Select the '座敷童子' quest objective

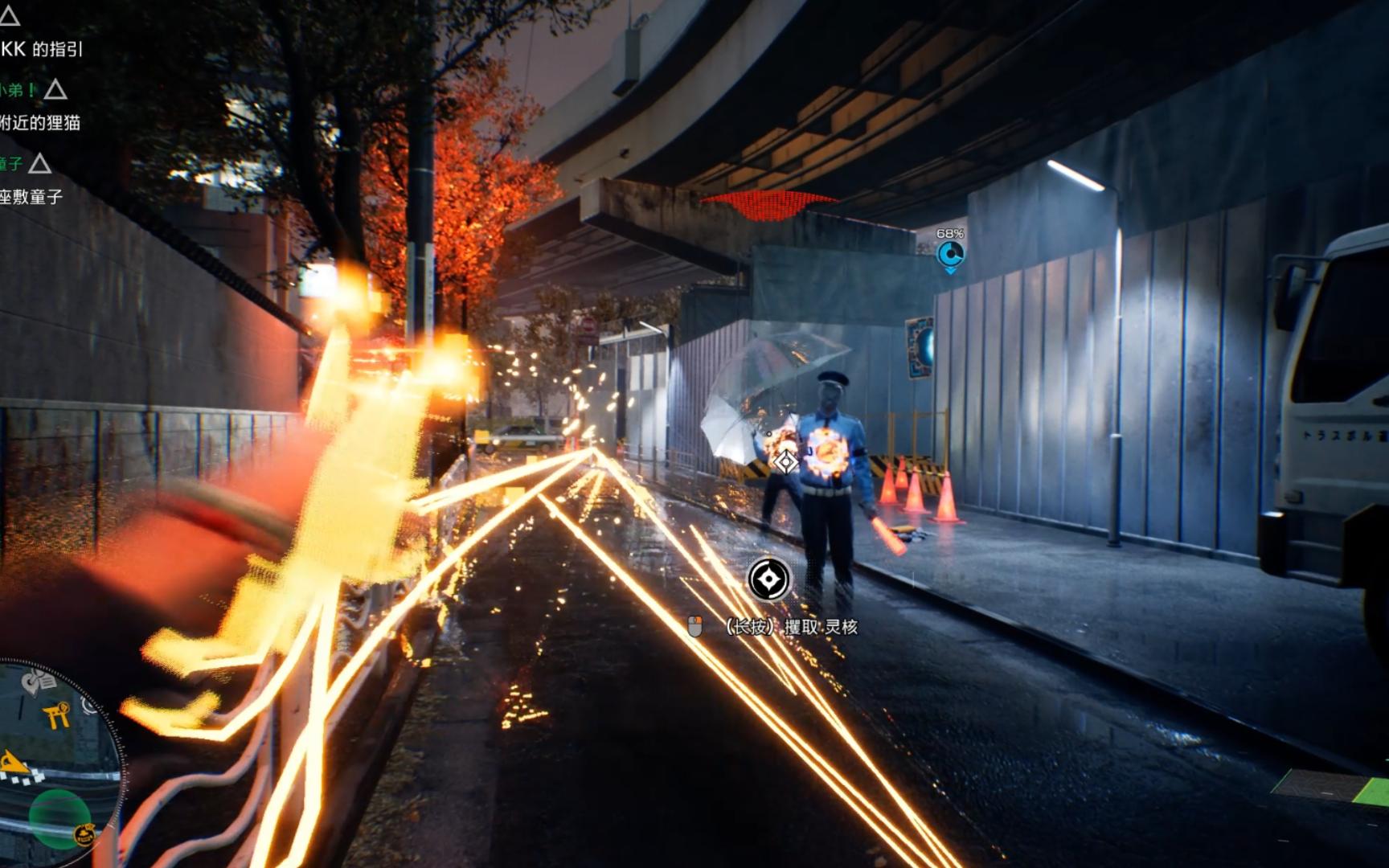[32, 196]
